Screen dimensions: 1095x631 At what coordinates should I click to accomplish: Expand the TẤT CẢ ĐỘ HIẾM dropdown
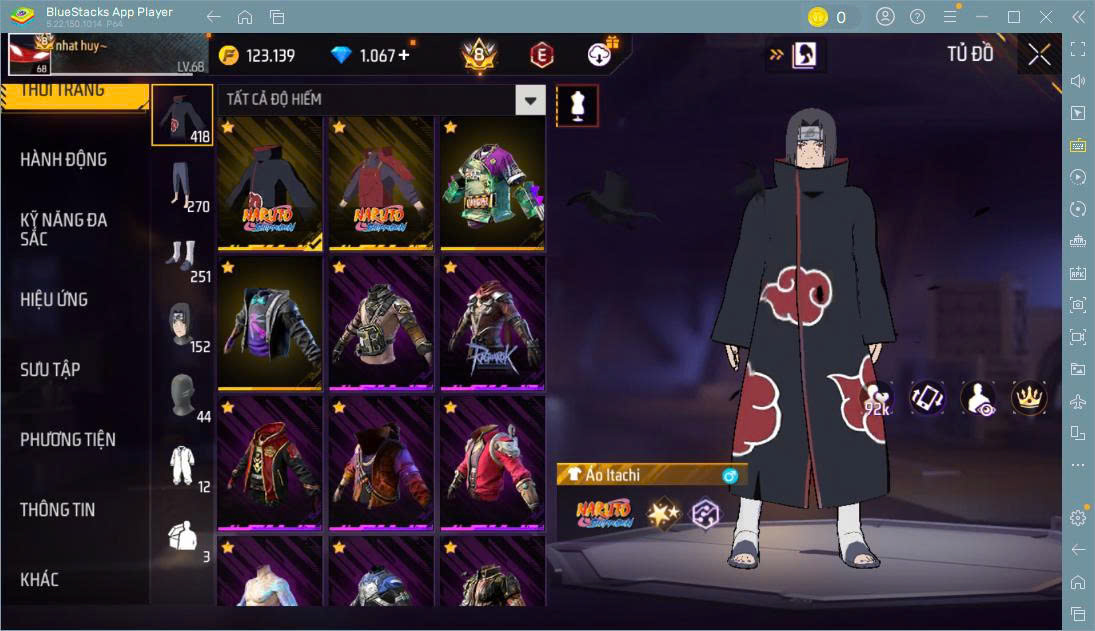(530, 100)
